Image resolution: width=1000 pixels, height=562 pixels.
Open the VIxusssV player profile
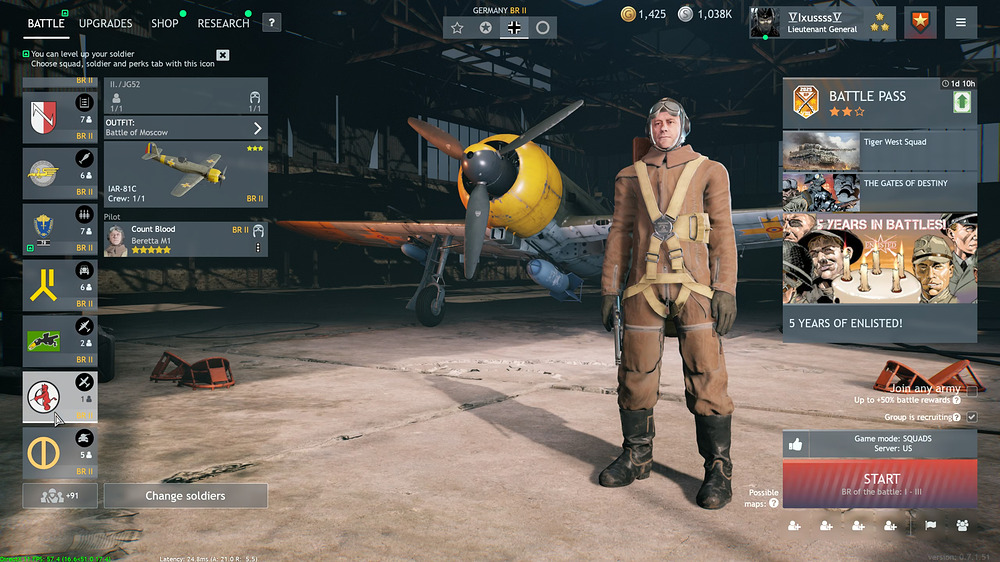tap(808, 22)
